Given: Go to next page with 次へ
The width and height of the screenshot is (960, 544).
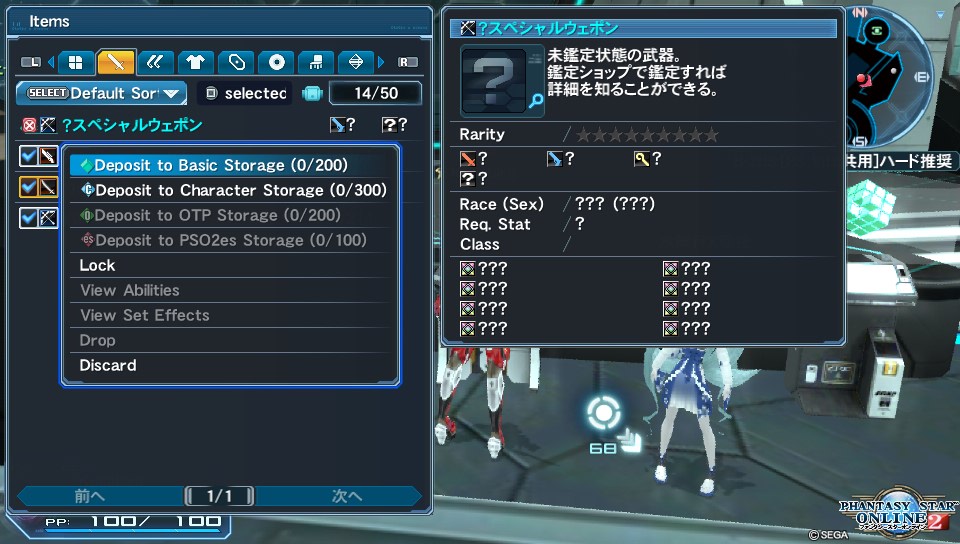Looking at the screenshot, I should pos(346,495).
